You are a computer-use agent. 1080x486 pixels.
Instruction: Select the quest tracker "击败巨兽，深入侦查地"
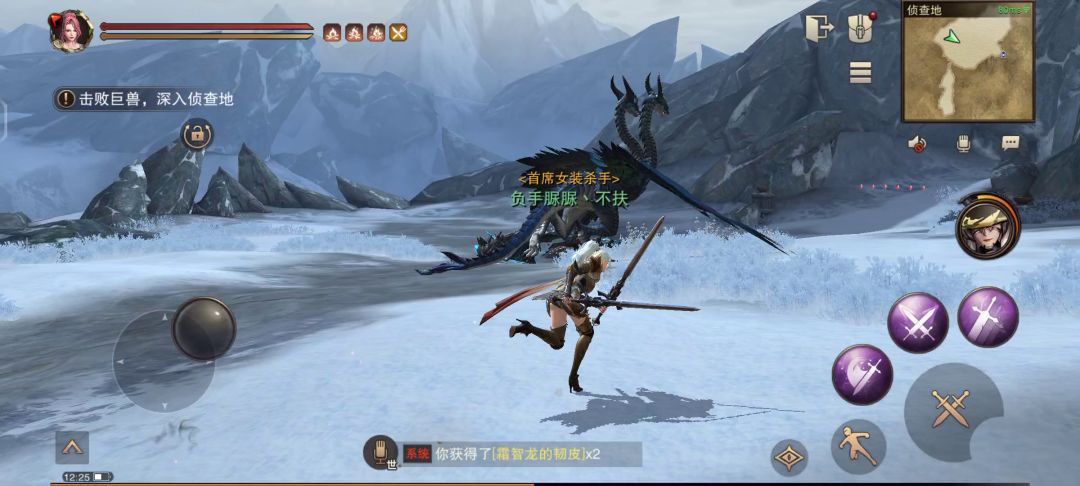(x=146, y=99)
